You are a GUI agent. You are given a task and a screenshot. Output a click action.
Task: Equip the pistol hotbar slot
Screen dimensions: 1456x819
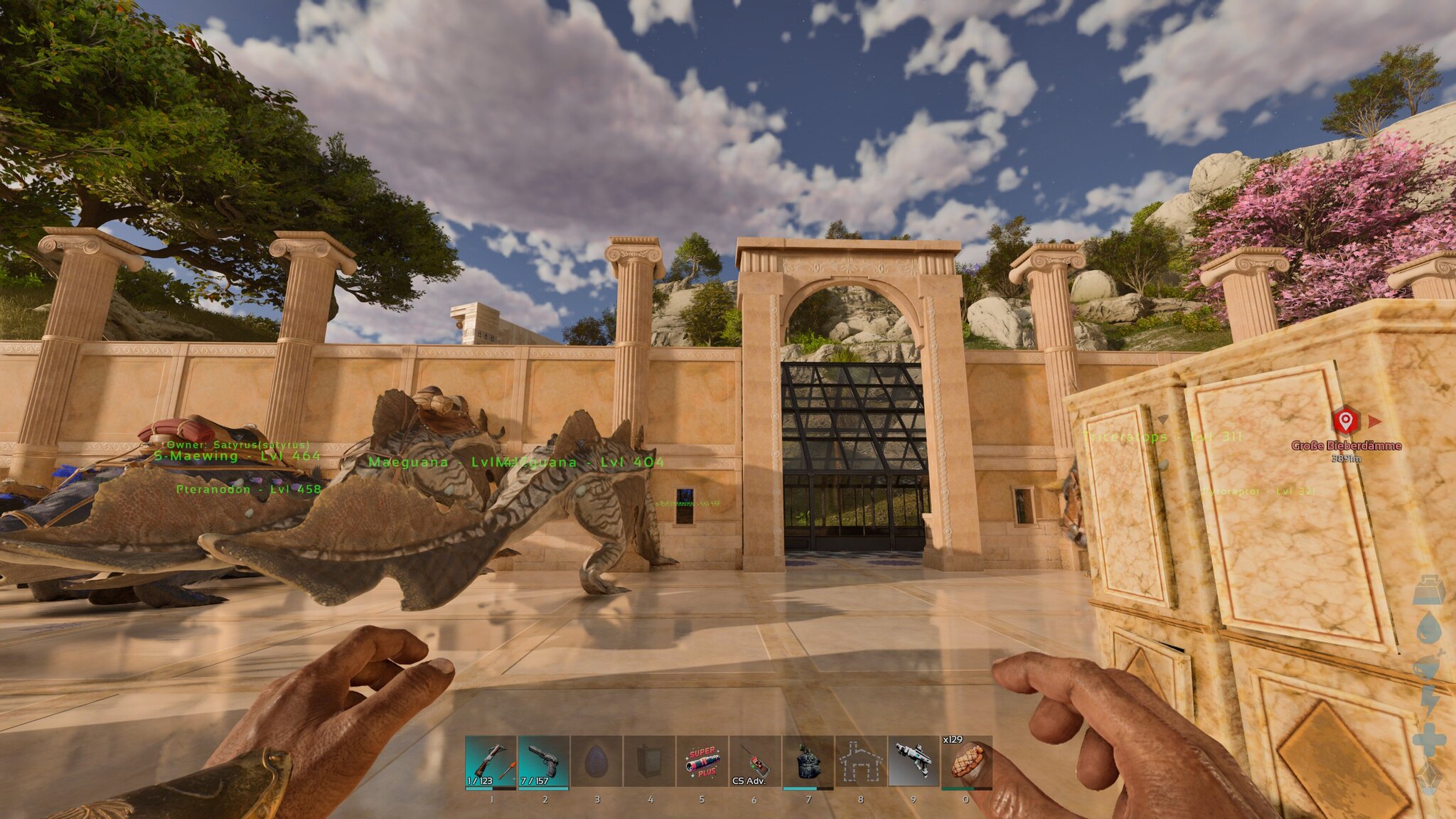[544, 762]
